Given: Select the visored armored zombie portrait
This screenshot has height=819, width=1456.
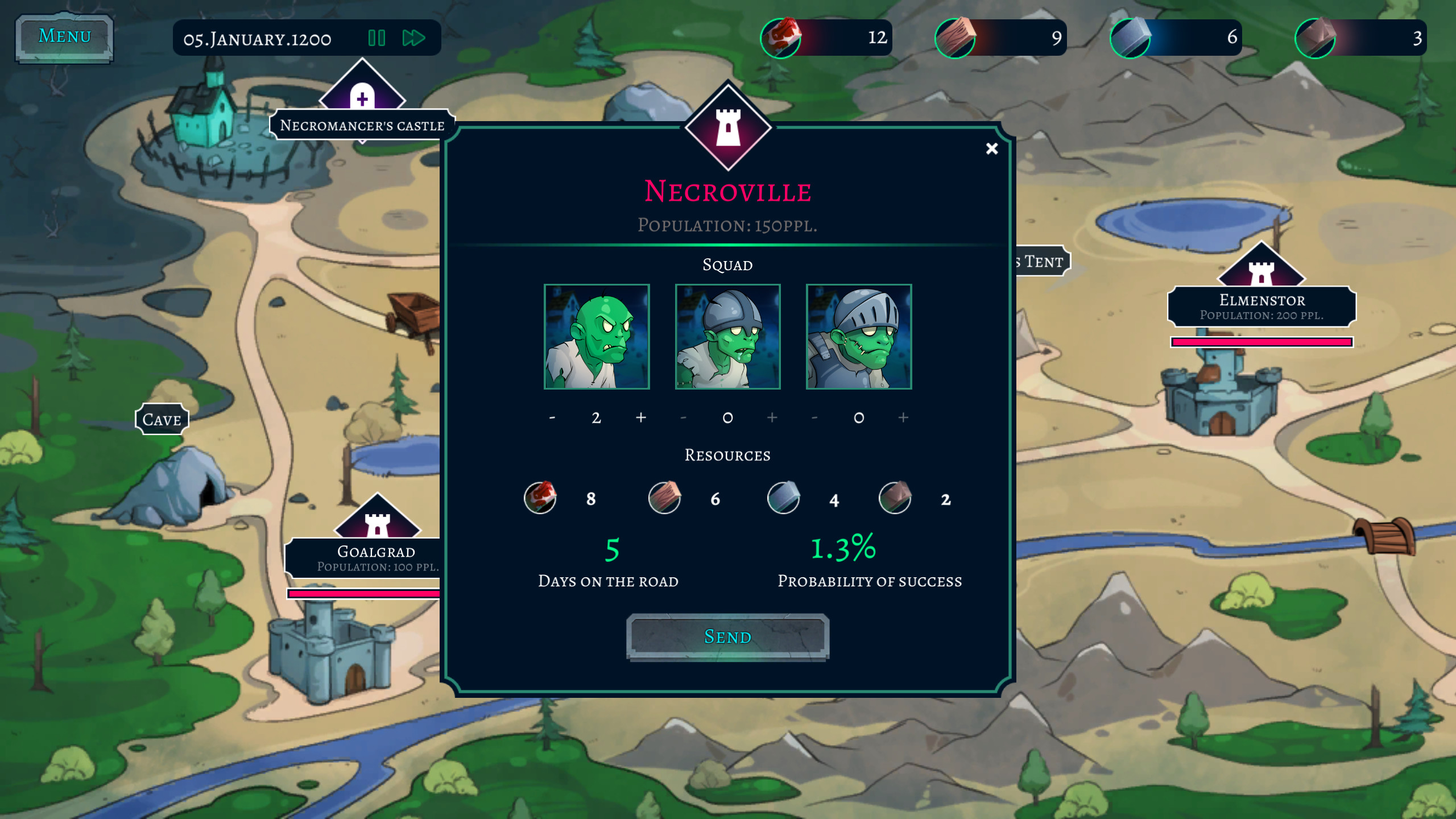Looking at the screenshot, I should (x=859, y=337).
